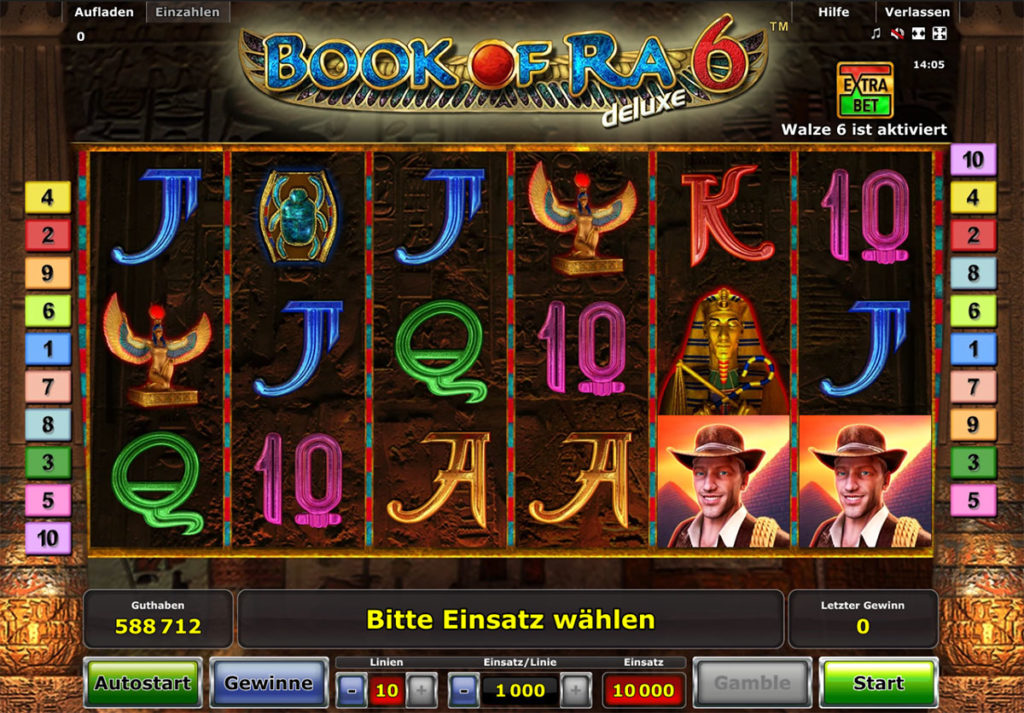This screenshot has width=1024, height=713.
Task: Switch to the Einzahlen tab
Action: (187, 12)
